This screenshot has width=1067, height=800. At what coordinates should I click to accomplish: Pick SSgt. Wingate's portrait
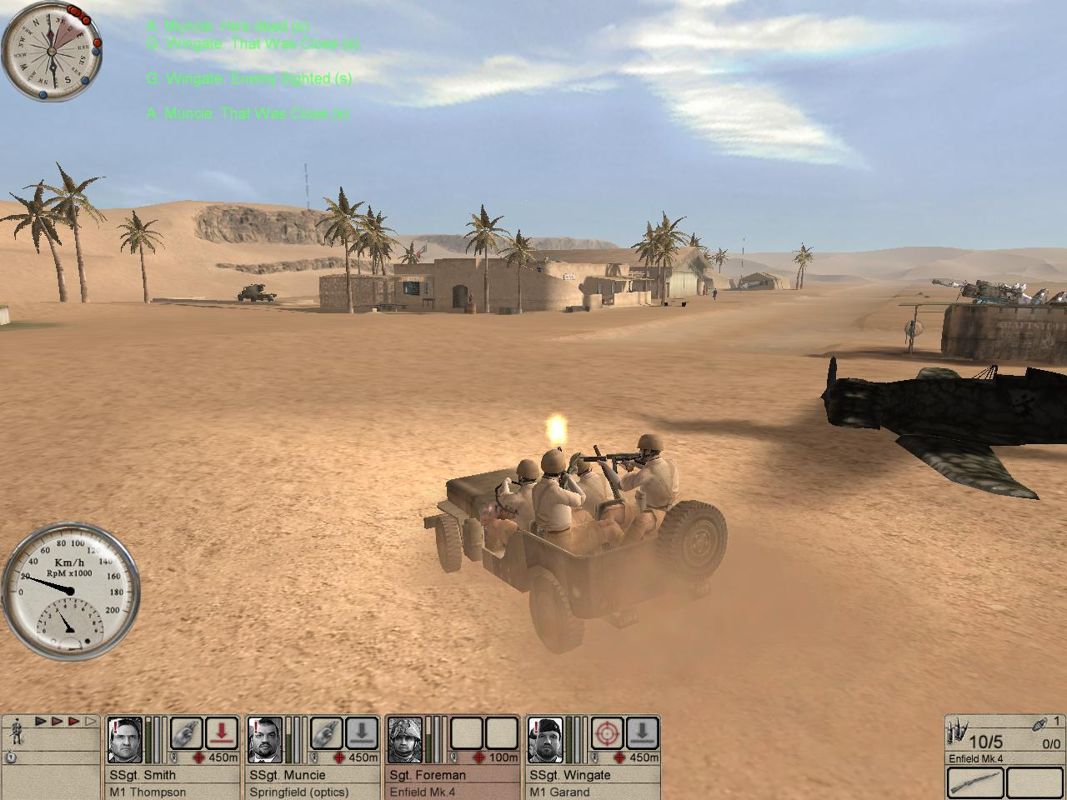pyautogui.click(x=545, y=741)
